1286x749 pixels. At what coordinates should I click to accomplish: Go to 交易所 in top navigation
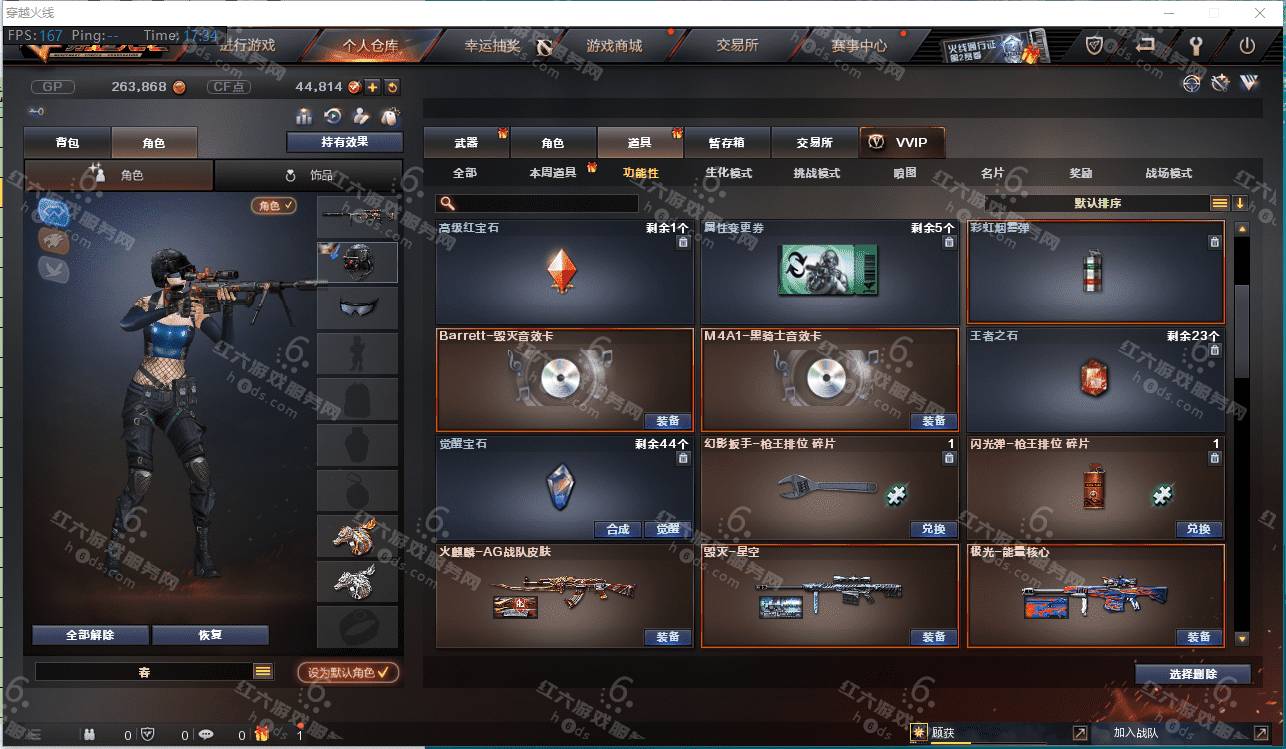pyautogui.click(x=737, y=46)
